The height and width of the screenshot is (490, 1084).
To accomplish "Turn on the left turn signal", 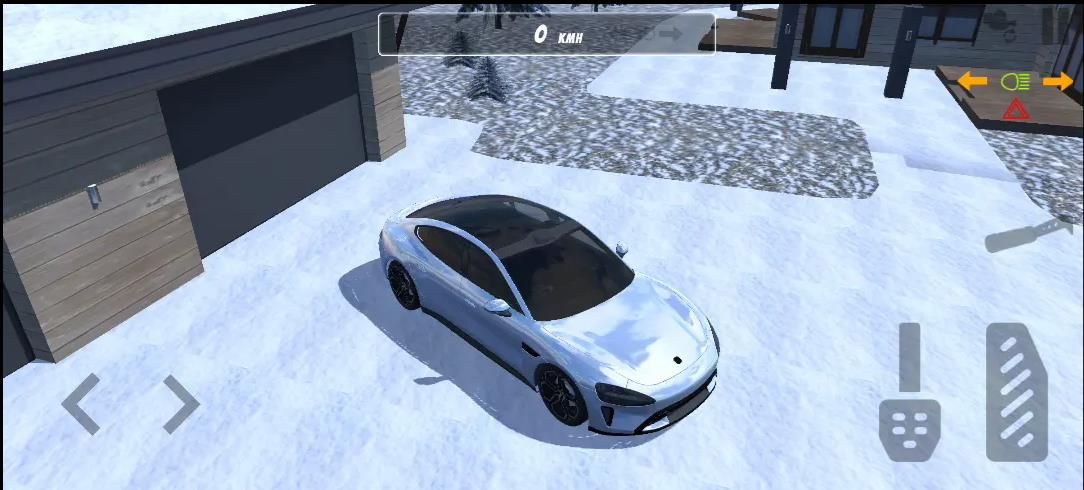I will [972, 82].
